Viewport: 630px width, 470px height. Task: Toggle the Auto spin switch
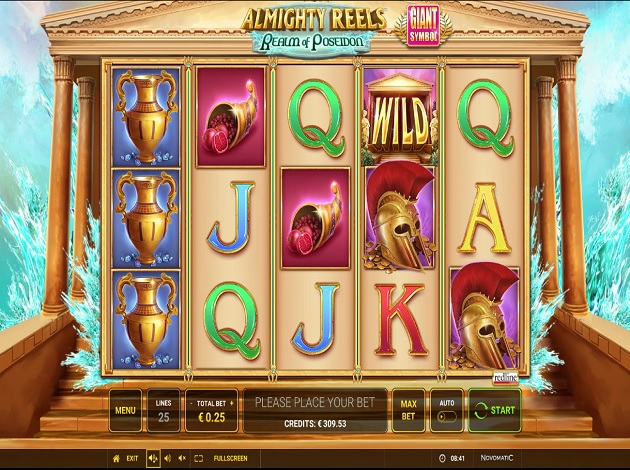coord(446,416)
